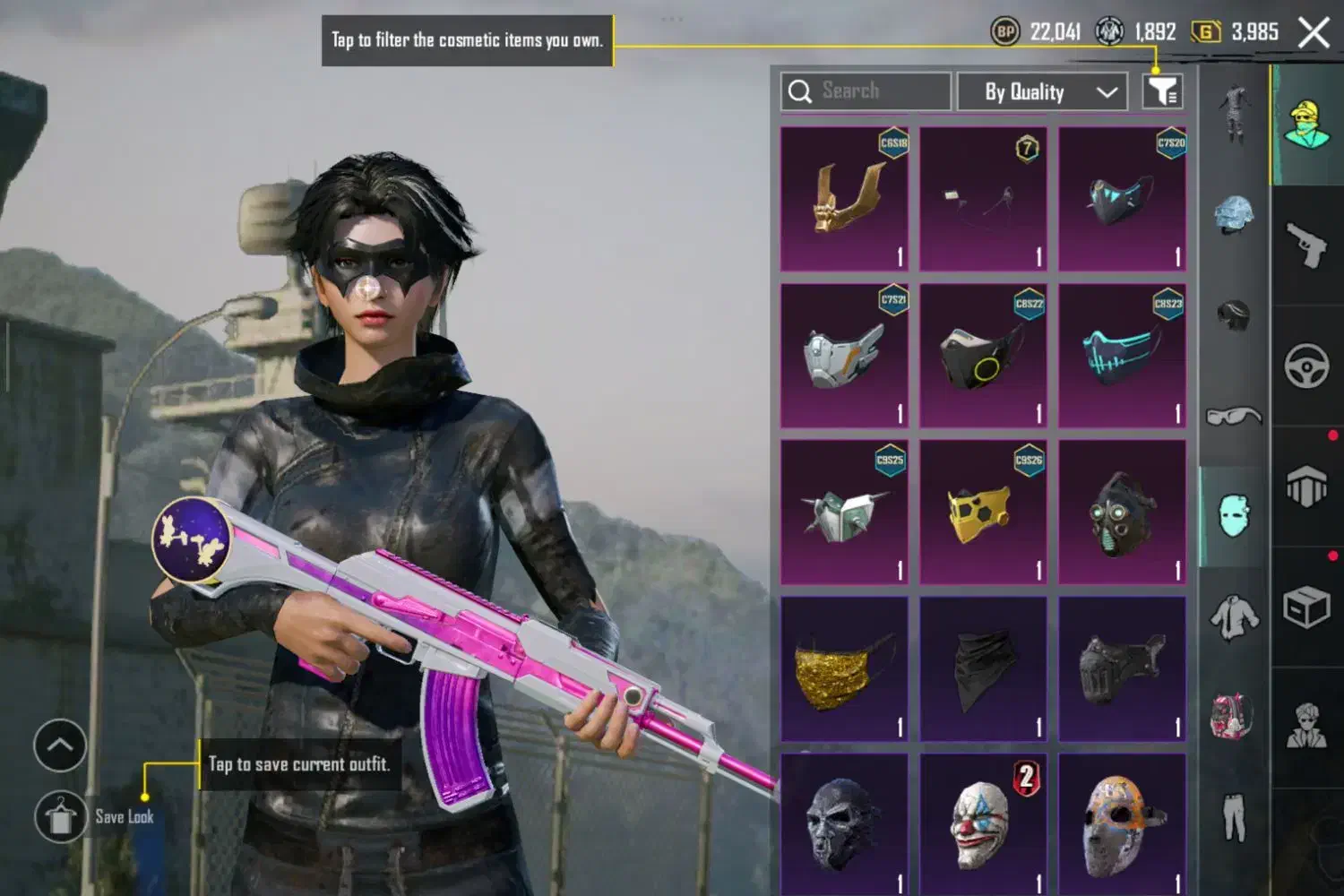Select the golden jaw mask item
This screenshot has width=1344, height=896.
(x=844, y=199)
